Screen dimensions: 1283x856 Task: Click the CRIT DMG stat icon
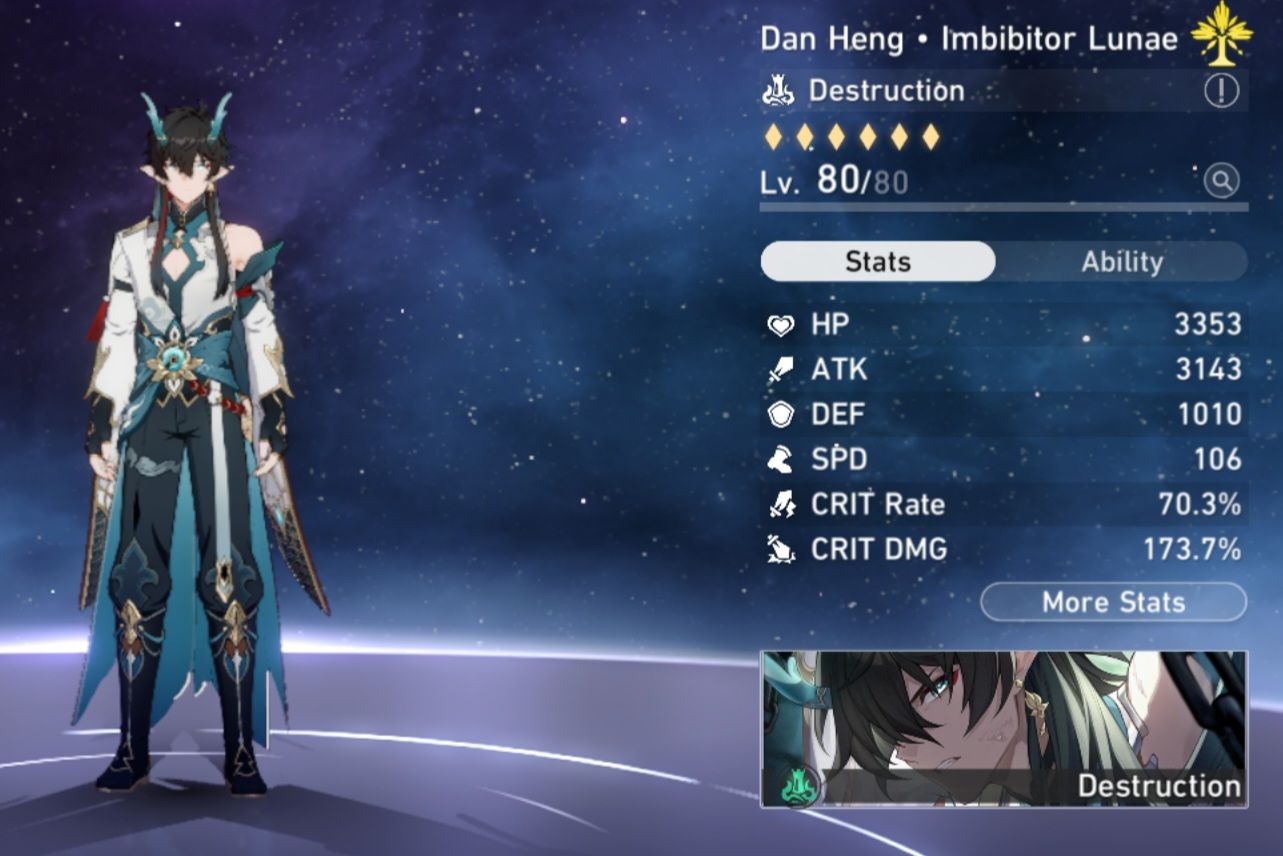tap(782, 549)
